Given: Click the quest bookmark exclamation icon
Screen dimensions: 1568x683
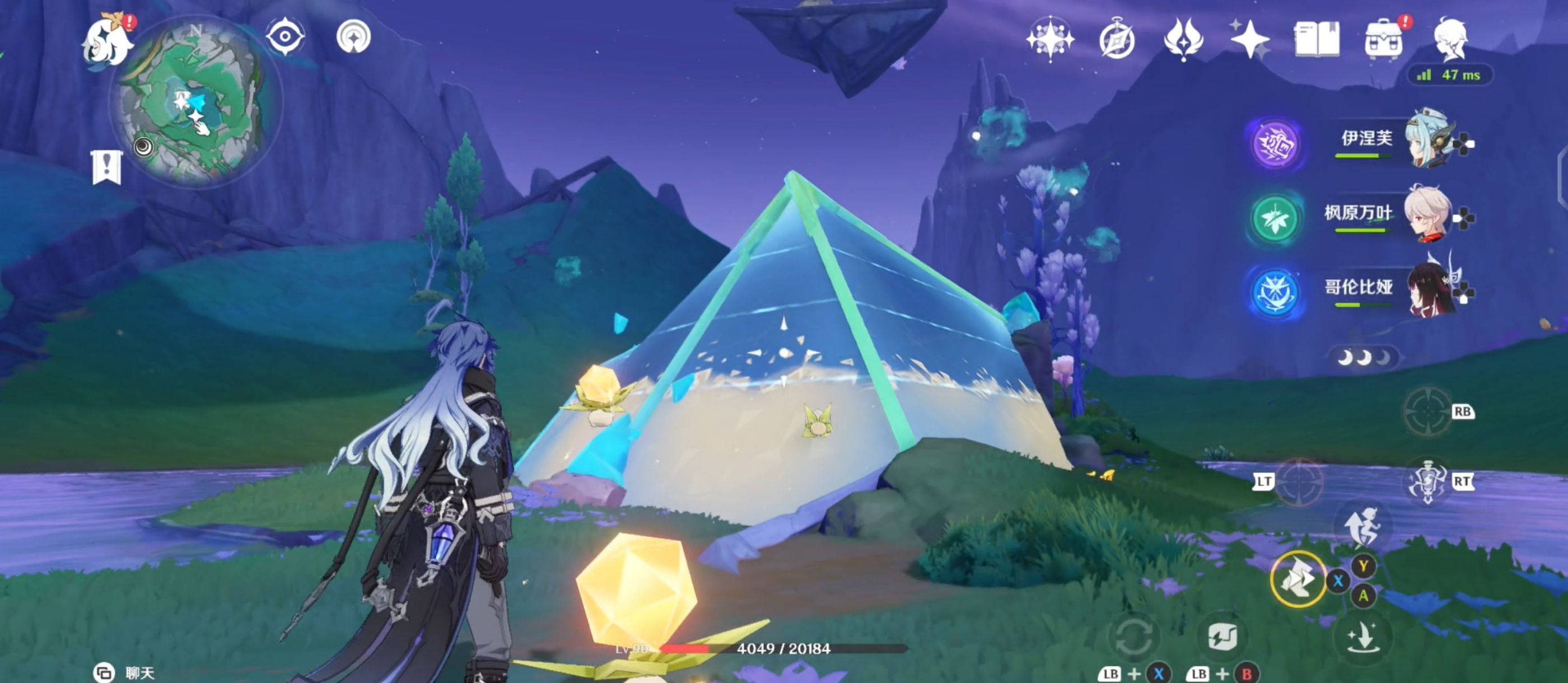Looking at the screenshot, I should pyautogui.click(x=107, y=167).
